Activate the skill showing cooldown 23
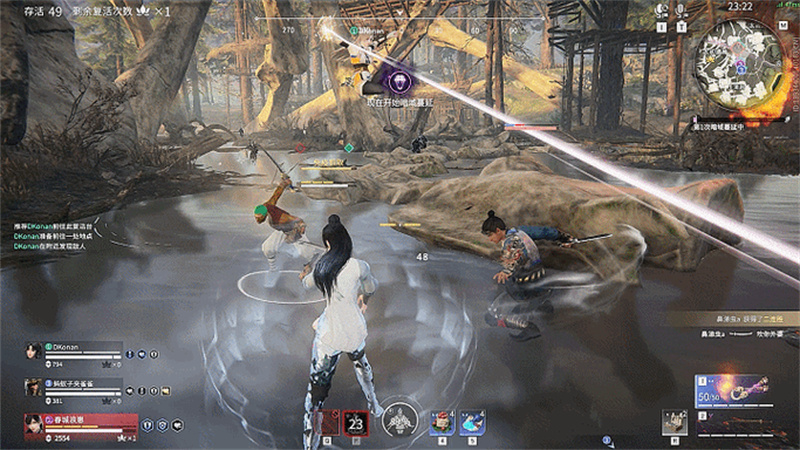This screenshot has height=450, width=800. click(x=356, y=422)
